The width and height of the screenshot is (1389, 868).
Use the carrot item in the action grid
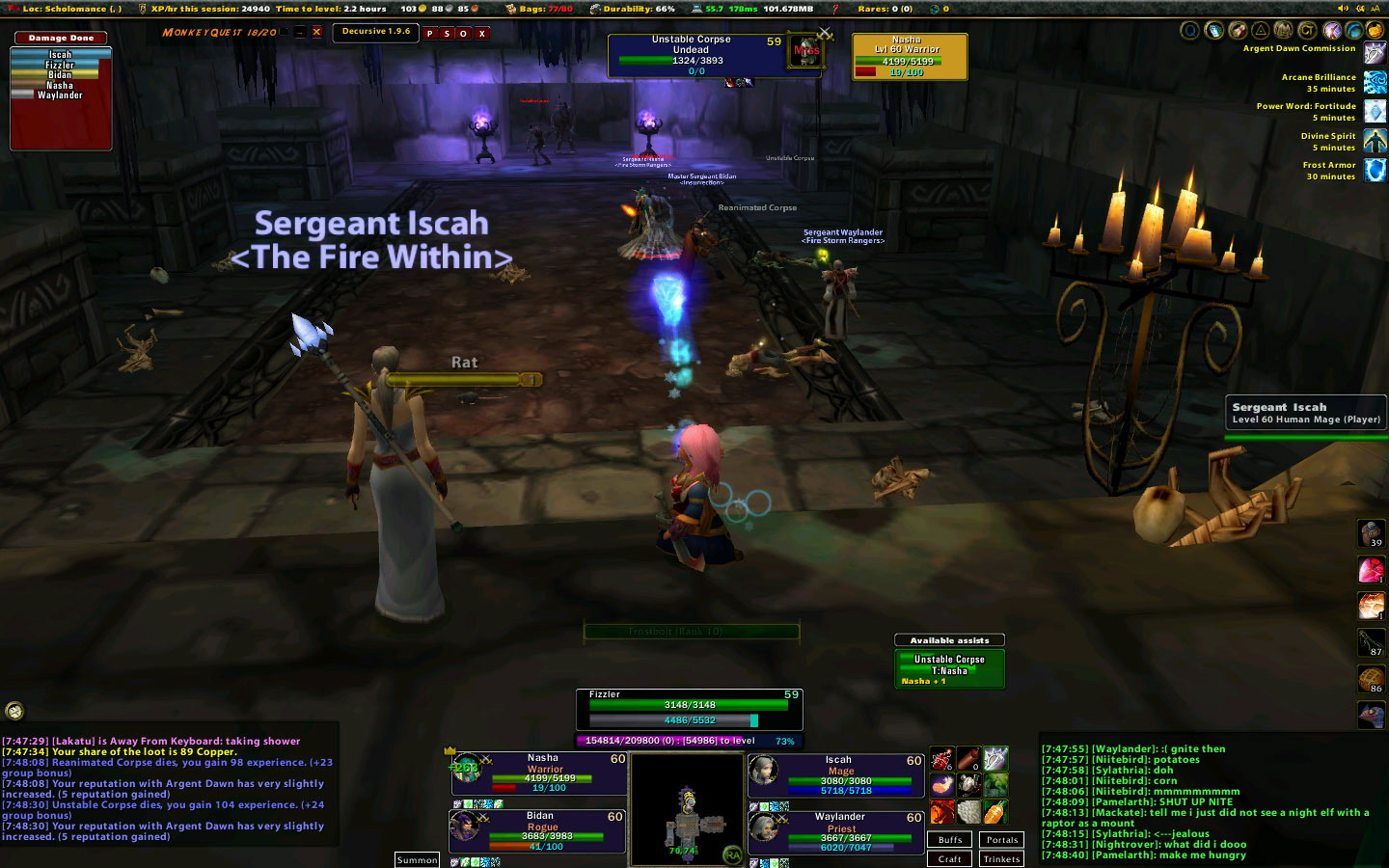(995, 812)
